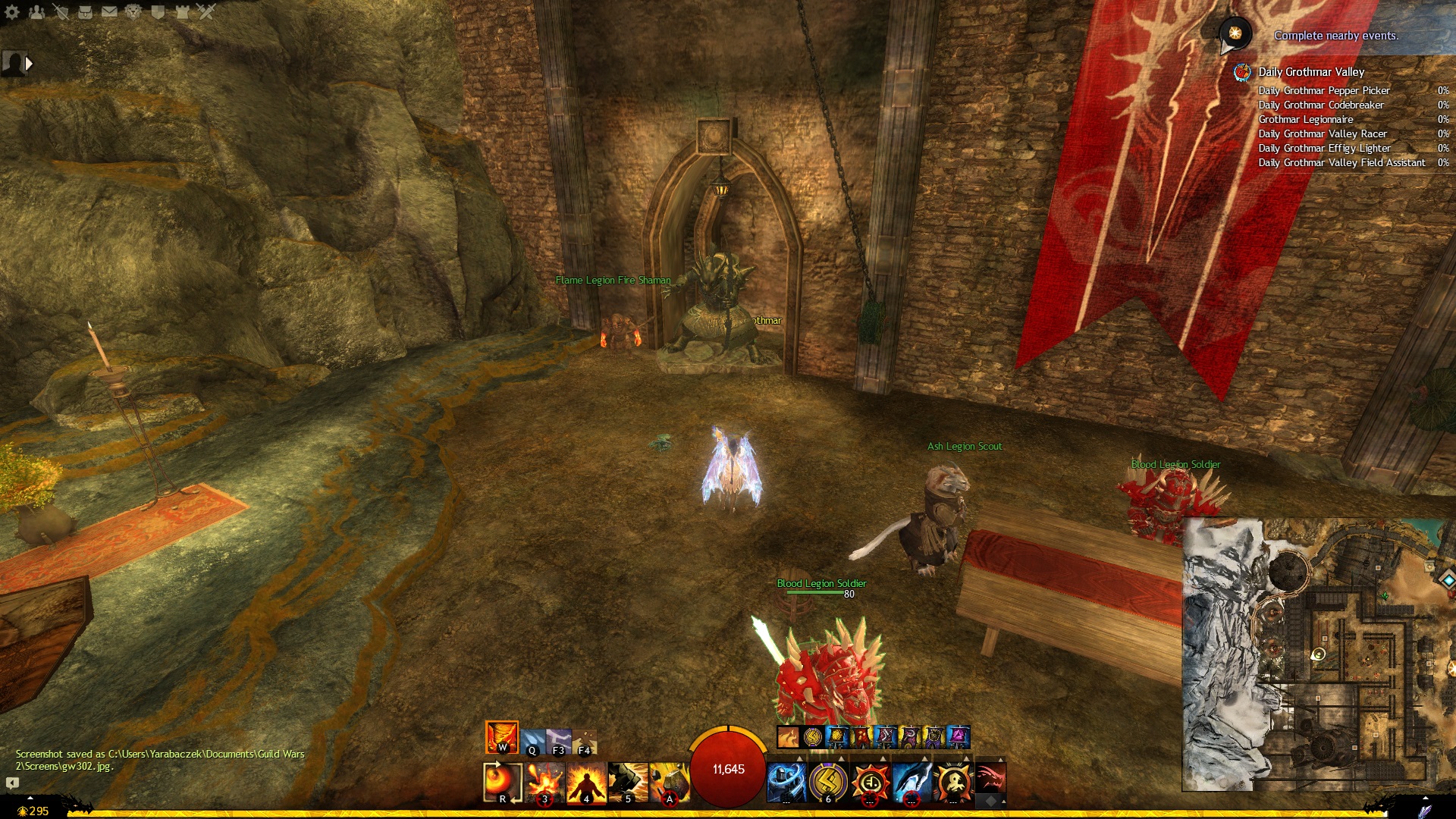Activate the fire attunement icon
Screen dimensions: 1456x819
[502, 737]
